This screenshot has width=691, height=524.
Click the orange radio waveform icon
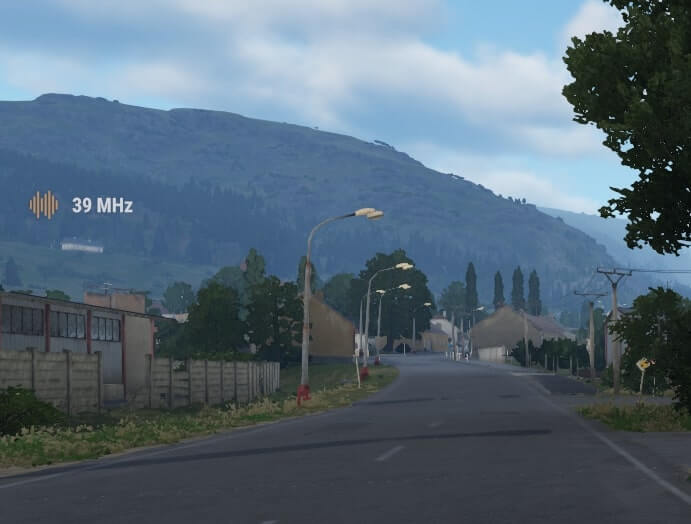[43, 205]
